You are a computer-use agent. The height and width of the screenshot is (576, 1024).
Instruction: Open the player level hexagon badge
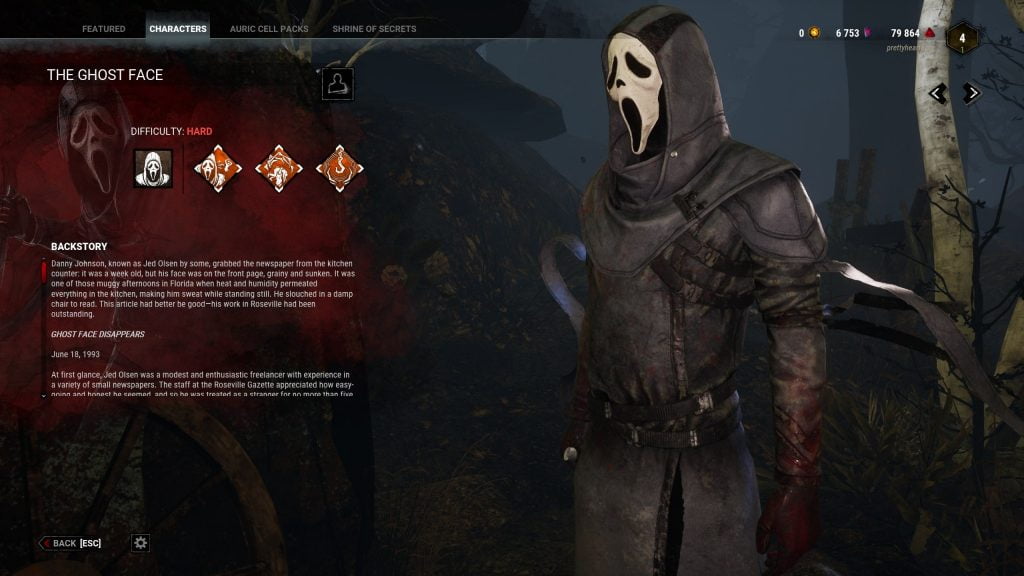pos(962,38)
